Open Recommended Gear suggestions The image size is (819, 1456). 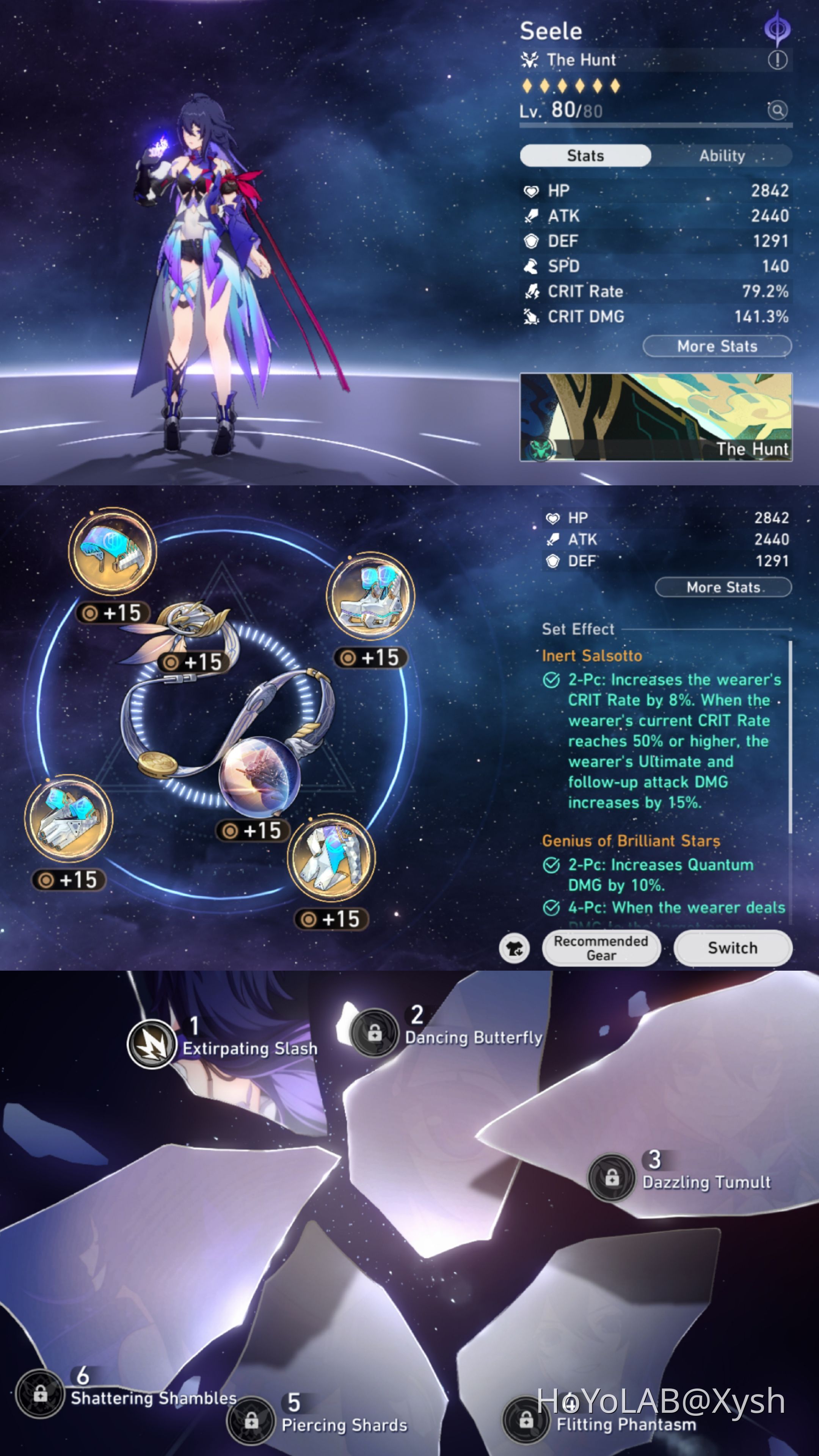[601, 948]
